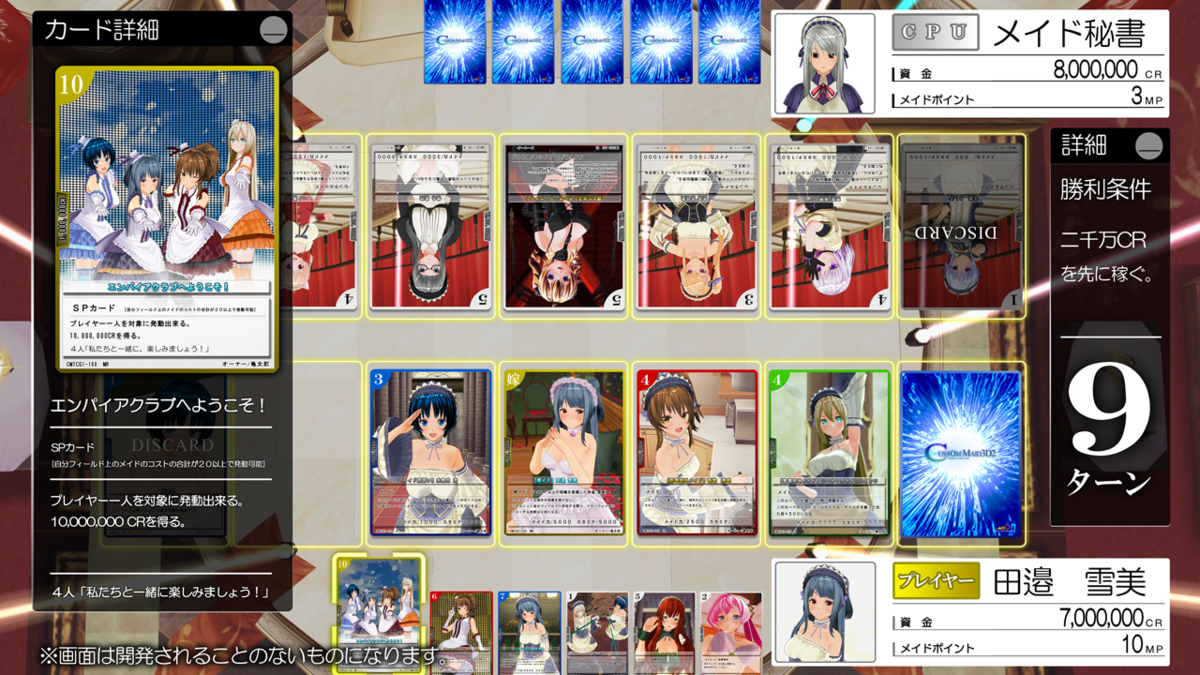Inspect opponent's cost 3 blonde maid card
The width and height of the screenshot is (1200, 675).
tap(695, 224)
